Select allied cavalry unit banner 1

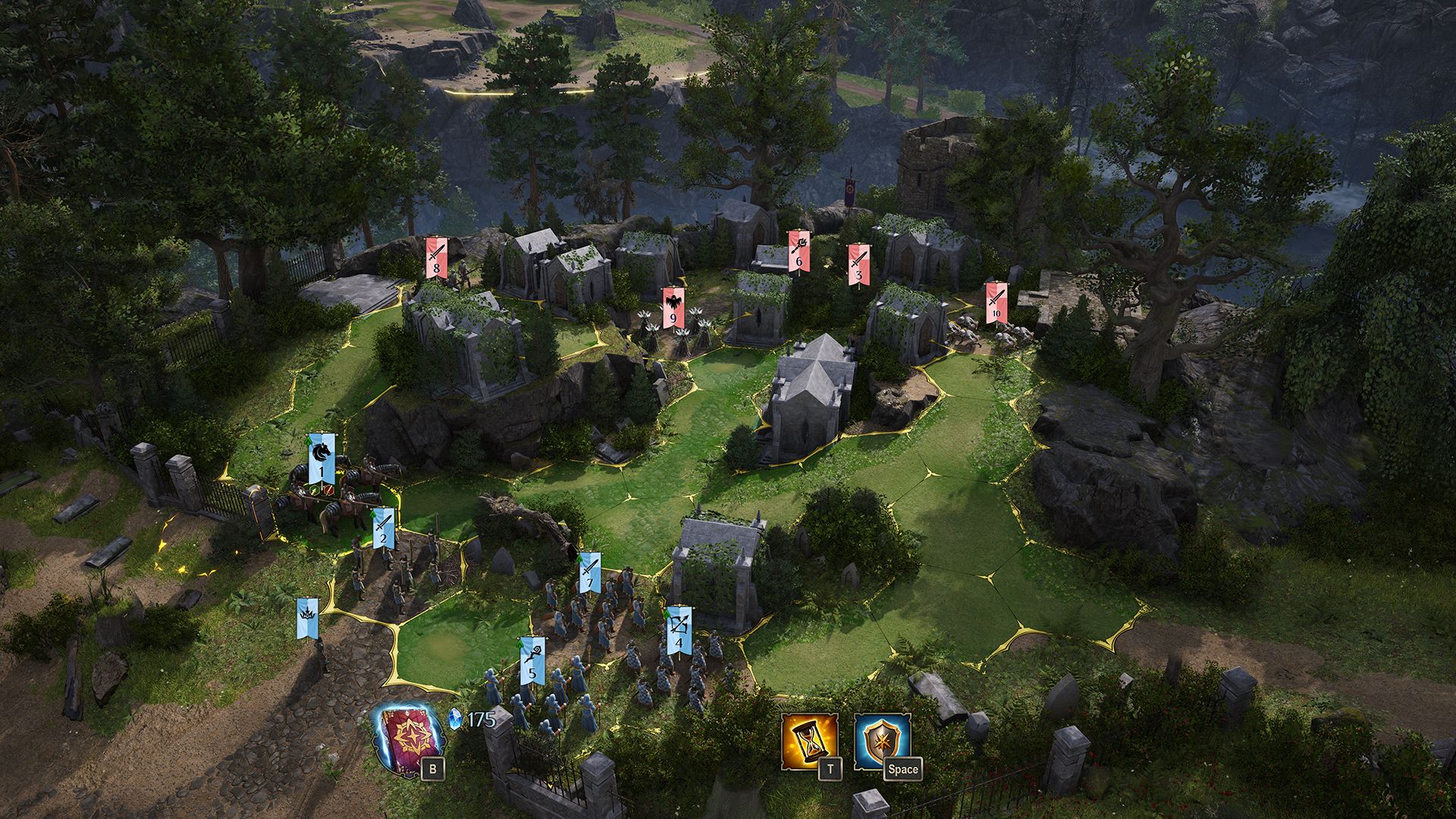click(322, 460)
